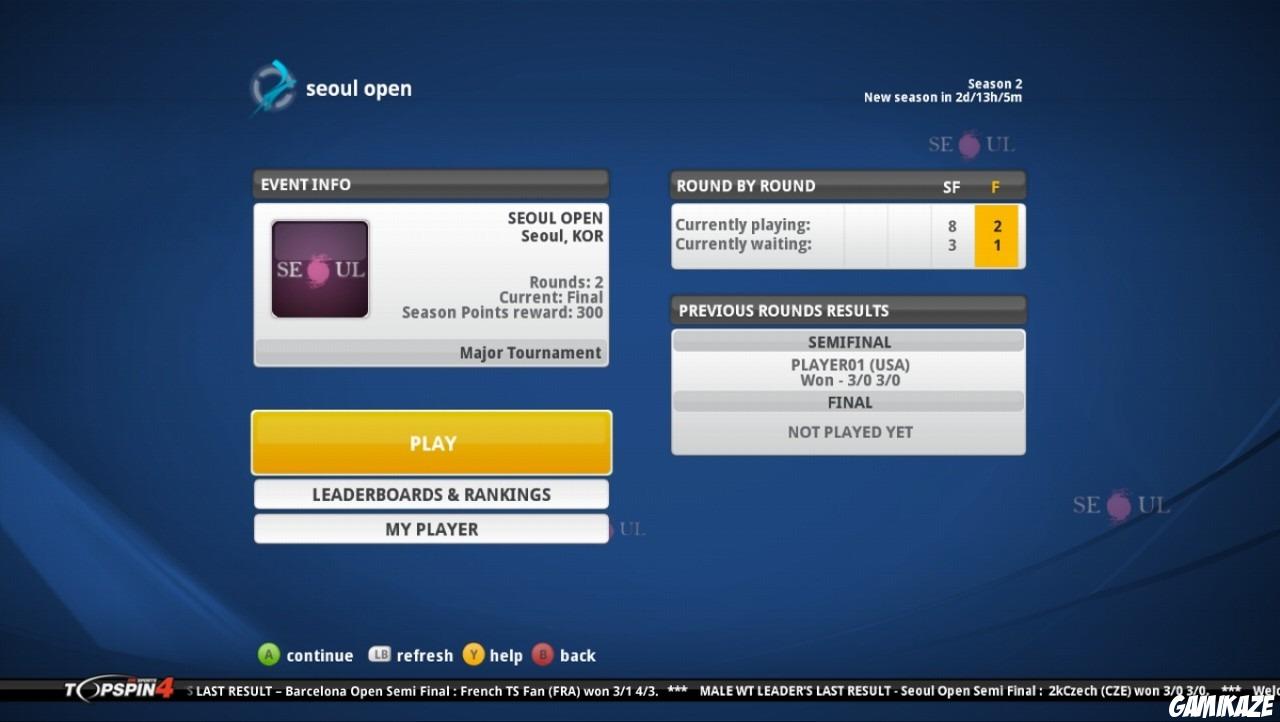Open Leaderboards & Rankings

[431, 494]
